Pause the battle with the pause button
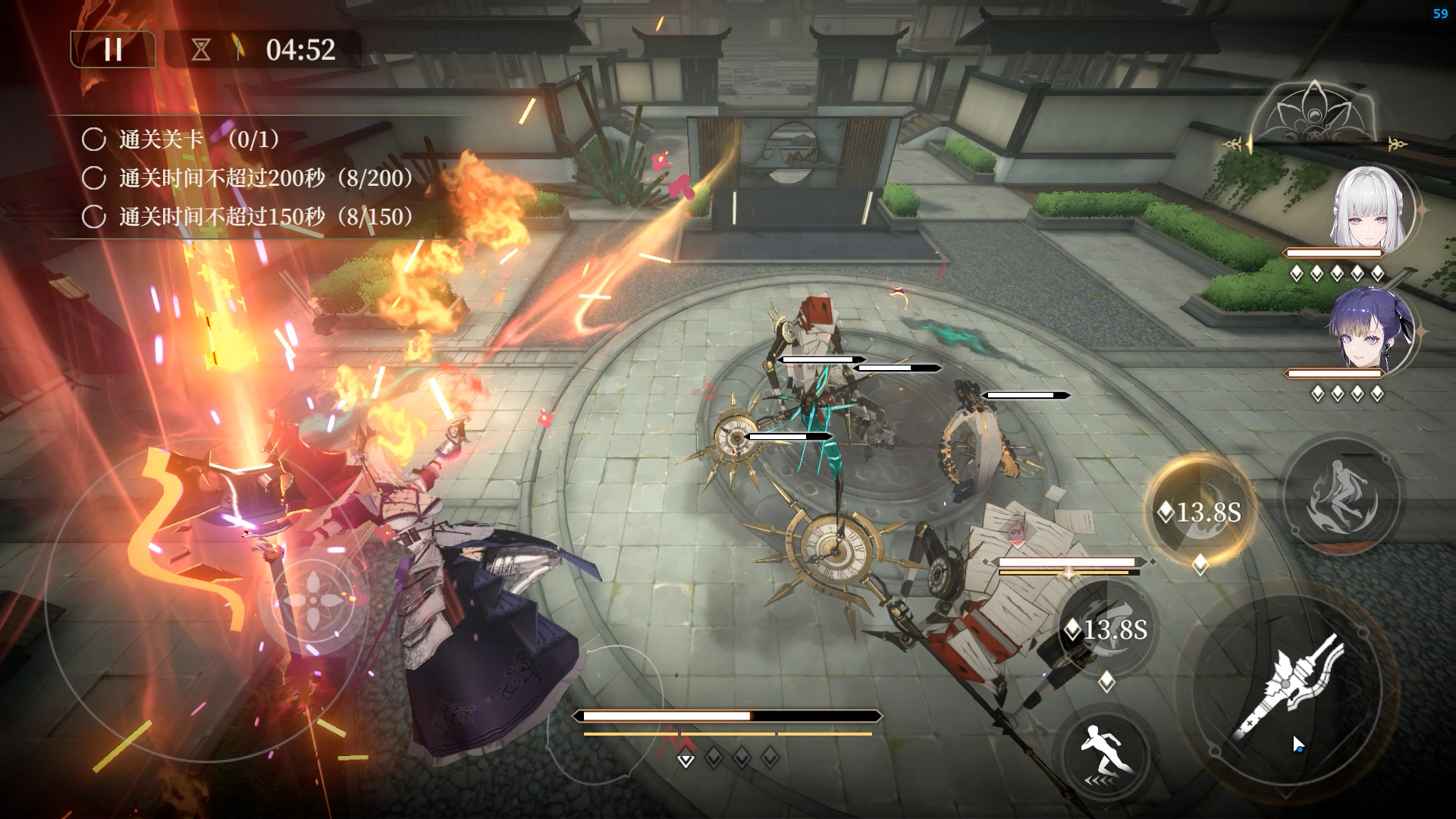This screenshot has height=819, width=1456. (x=113, y=50)
